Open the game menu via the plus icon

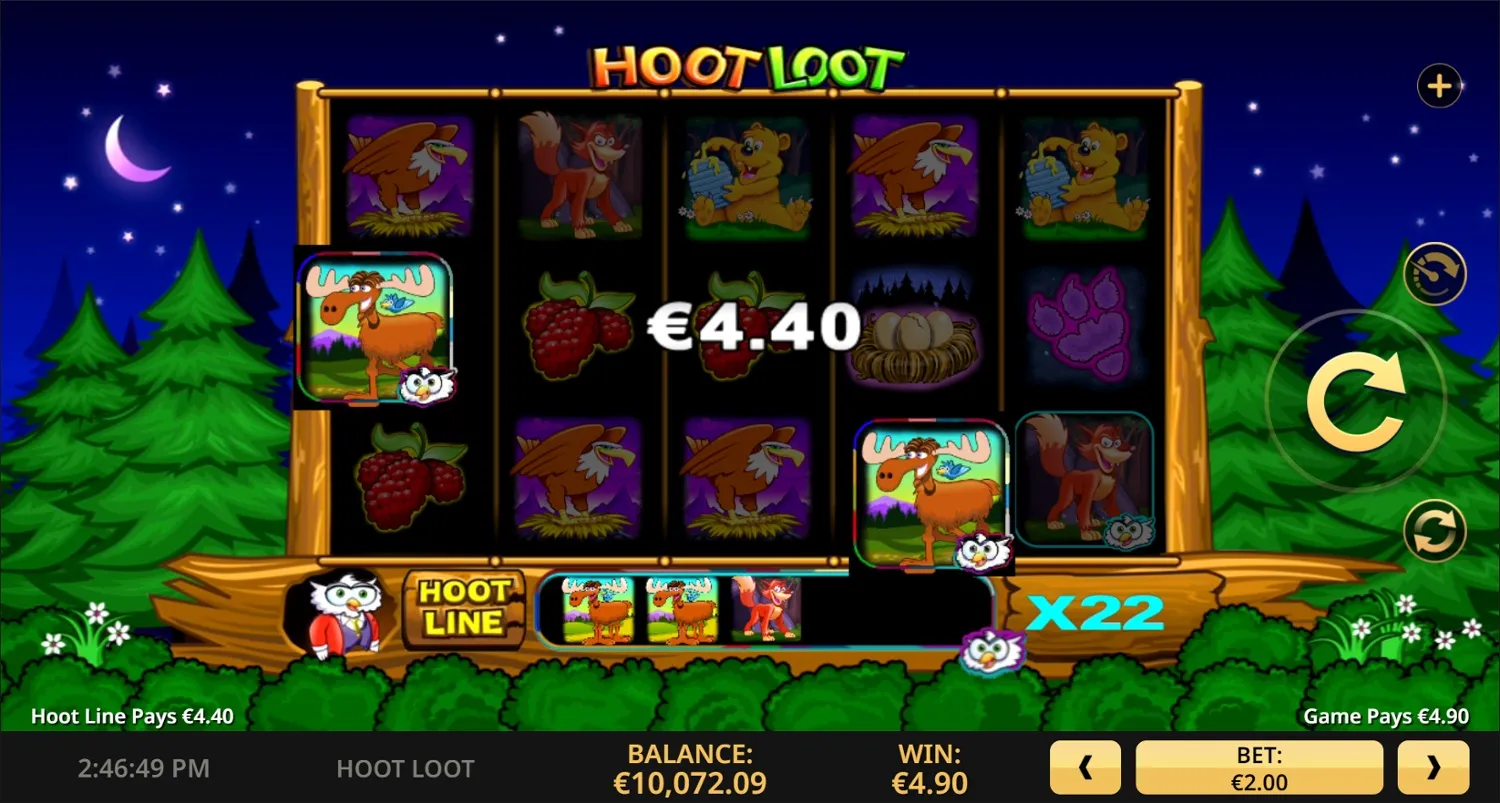1438,85
